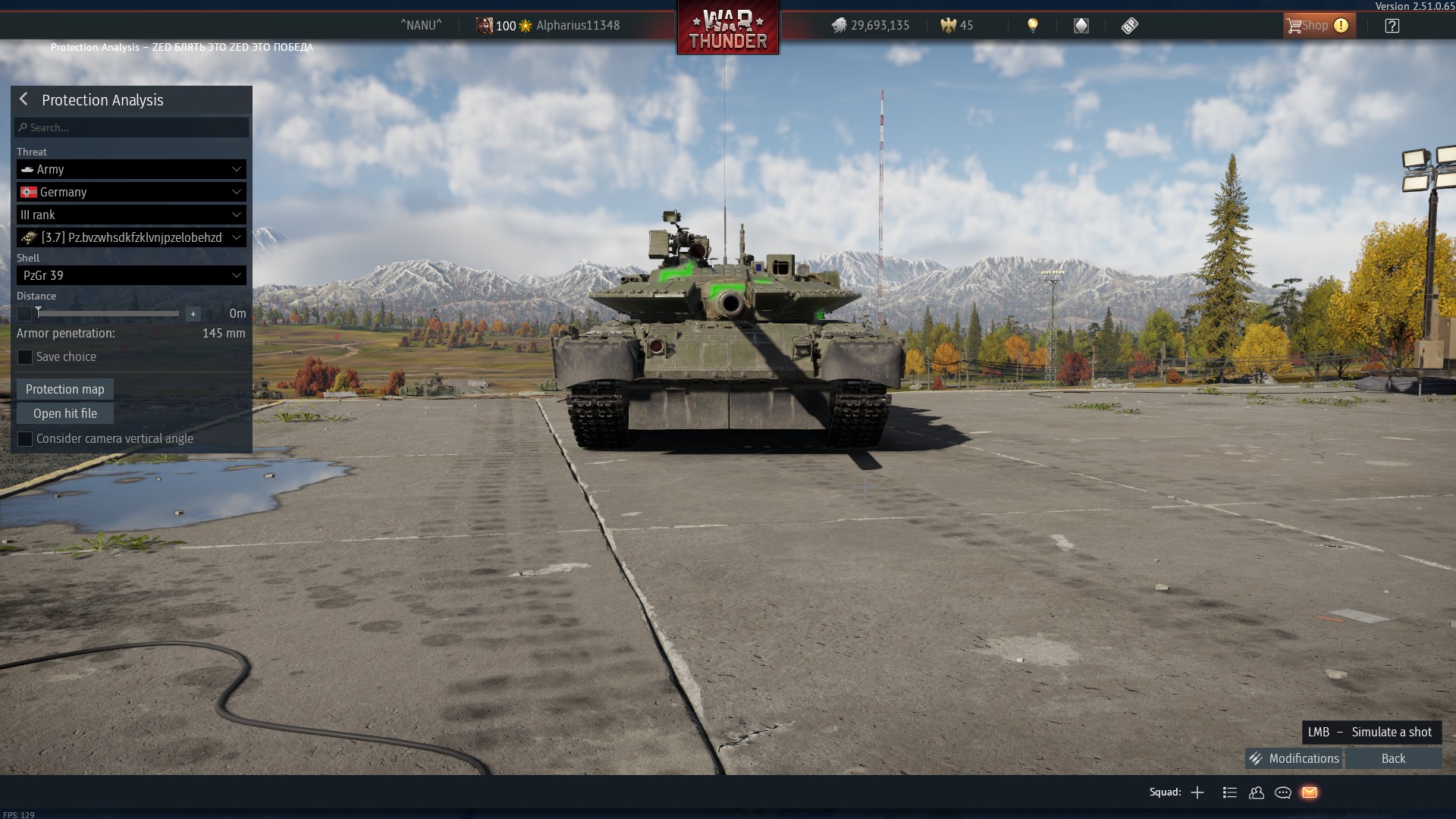Open the Germany nation dropdown
This screenshot has height=819, width=1456.
point(131,192)
